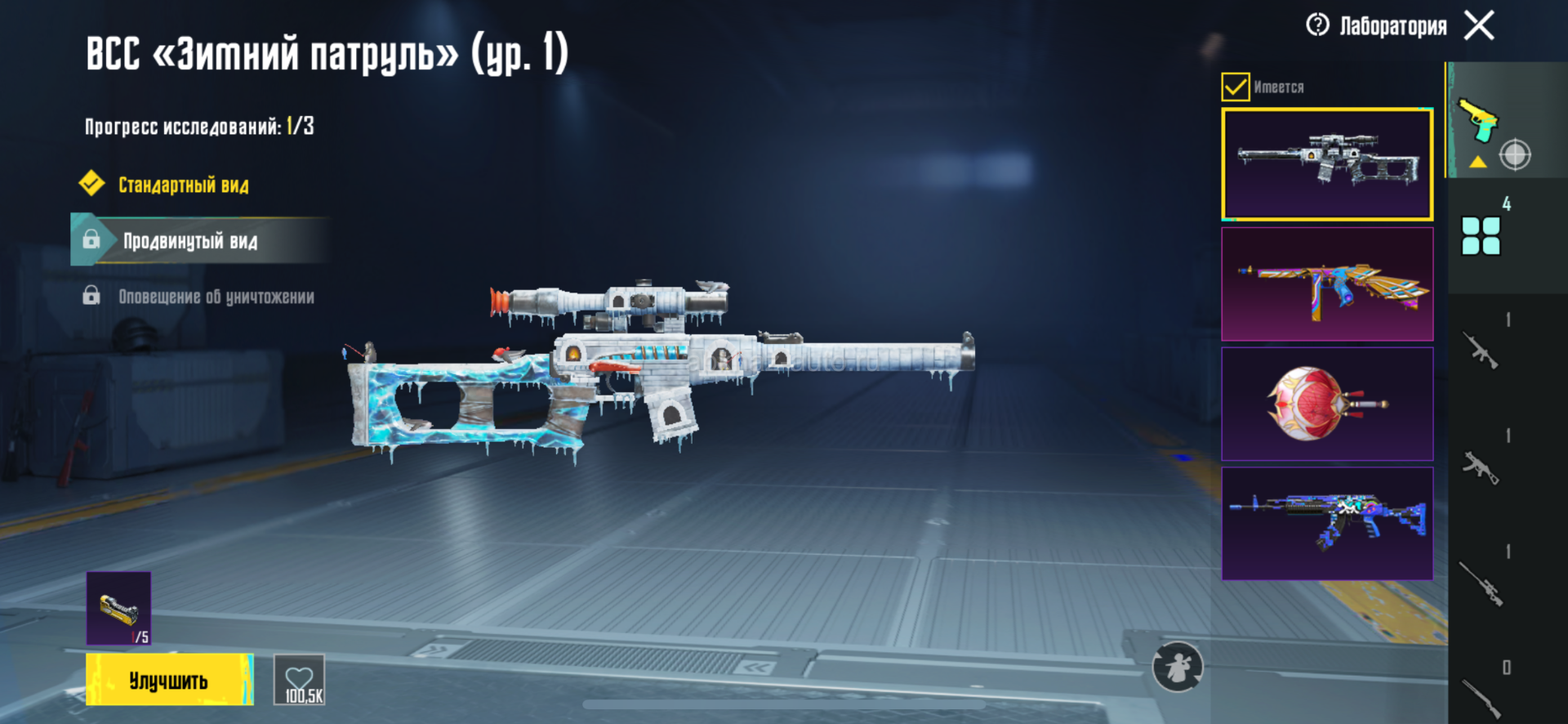Show the shotgun category at the bottom

[x=1481, y=696]
